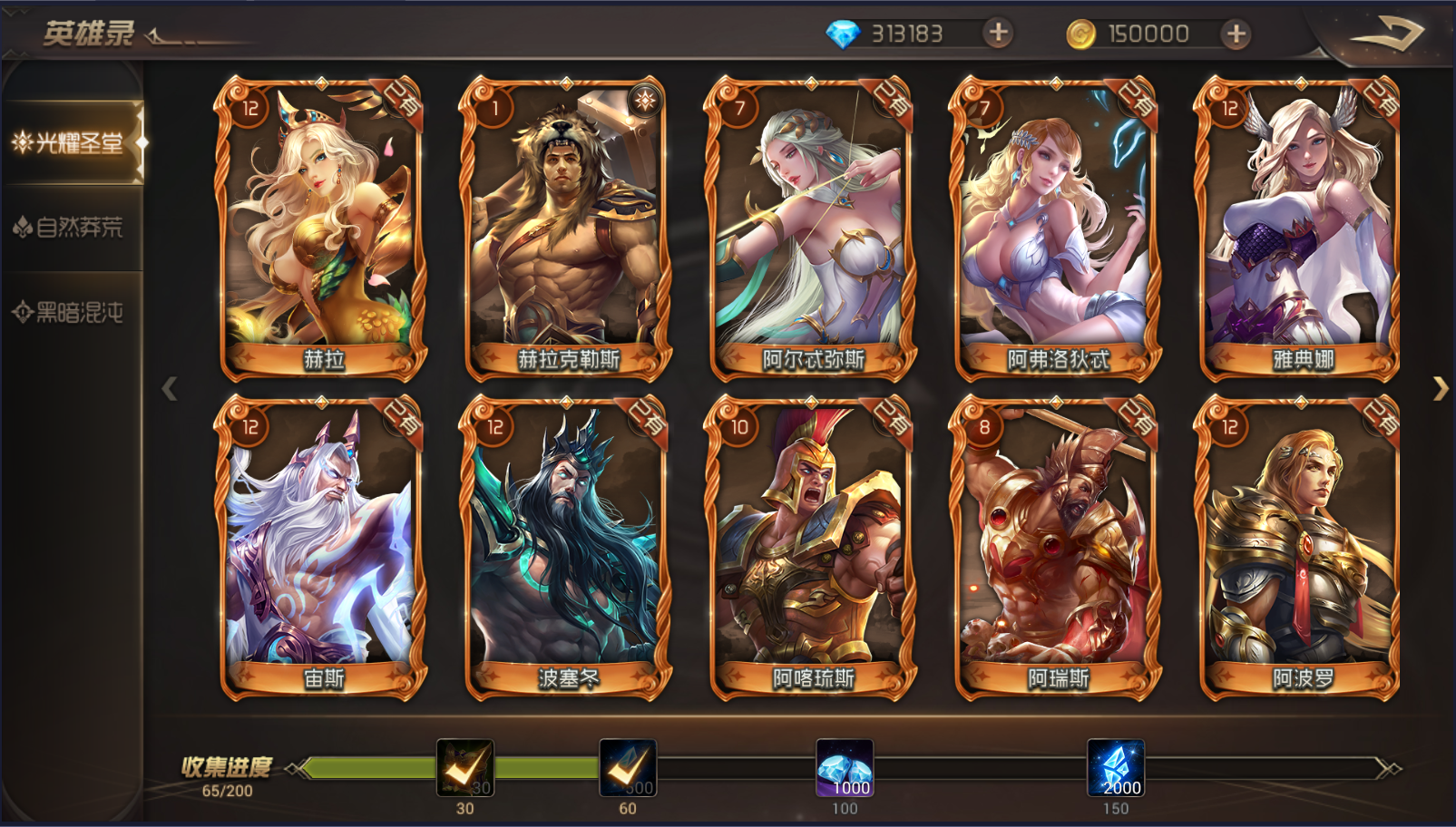Choose the 波塞冬 hero card
The height and width of the screenshot is (827, 1456).
(x=566, y=546)
